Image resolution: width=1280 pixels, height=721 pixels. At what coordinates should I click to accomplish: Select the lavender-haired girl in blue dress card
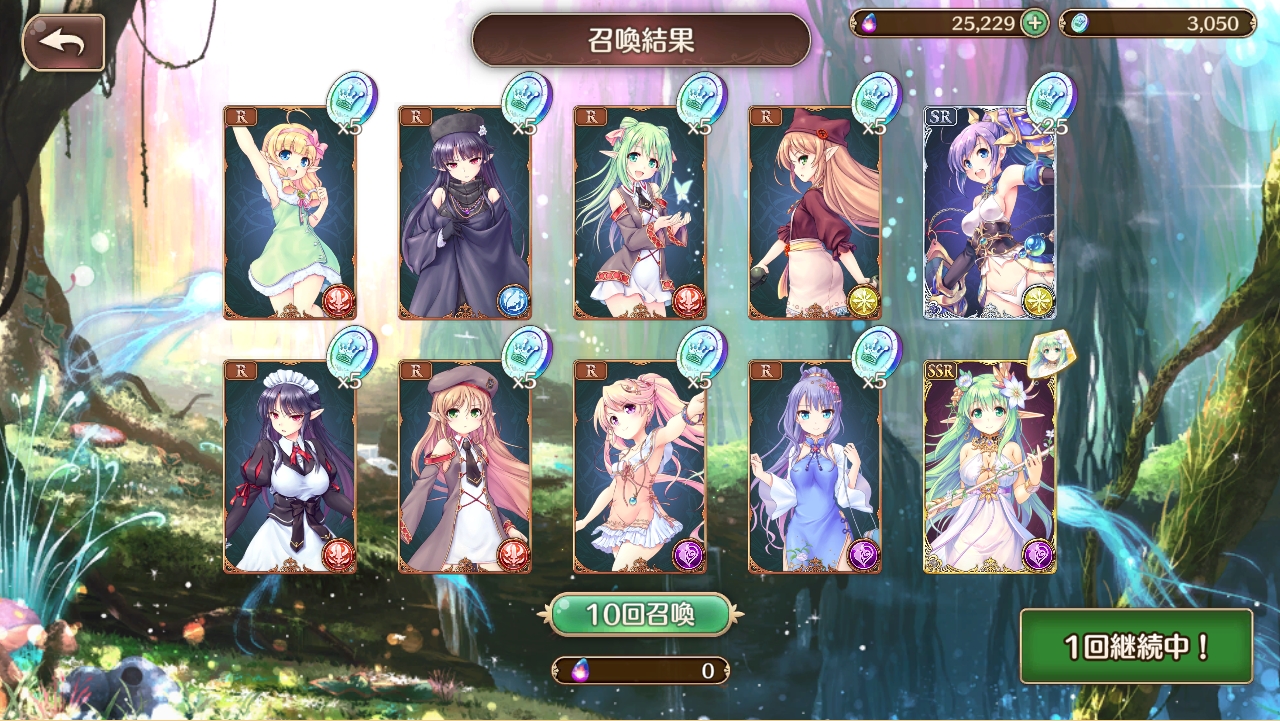(814, 466)
